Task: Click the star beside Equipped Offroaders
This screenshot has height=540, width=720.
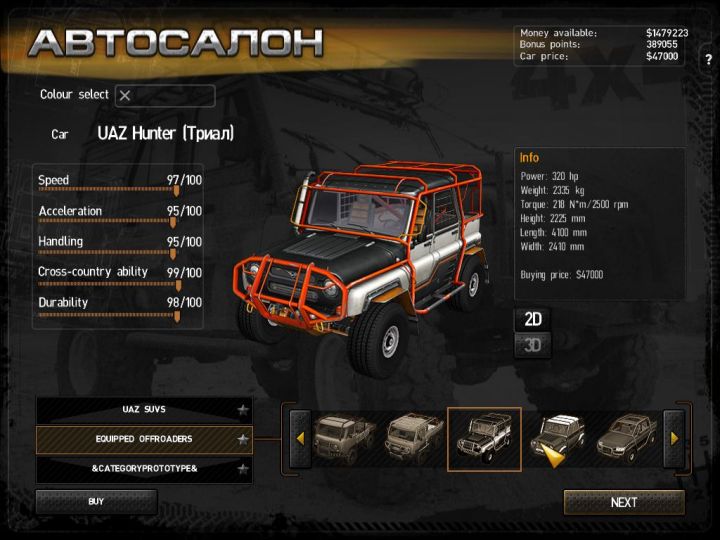Action: [242, 439]
